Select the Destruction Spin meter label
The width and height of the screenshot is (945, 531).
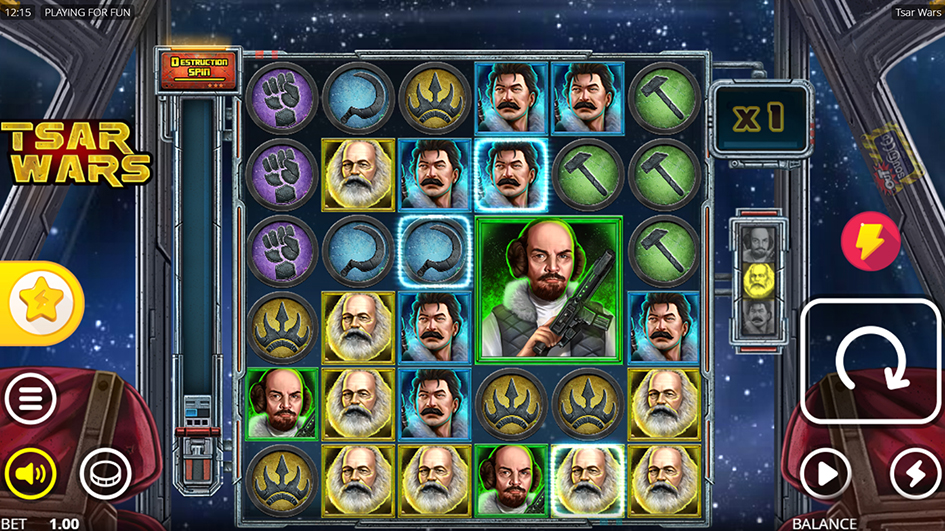pos(199,68)
